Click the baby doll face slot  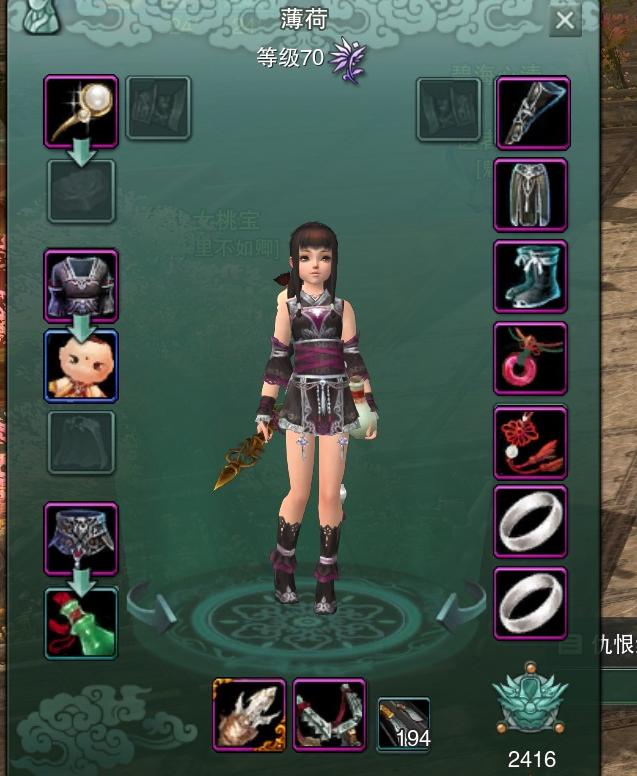pyautogui.click(x=81, y=366)
